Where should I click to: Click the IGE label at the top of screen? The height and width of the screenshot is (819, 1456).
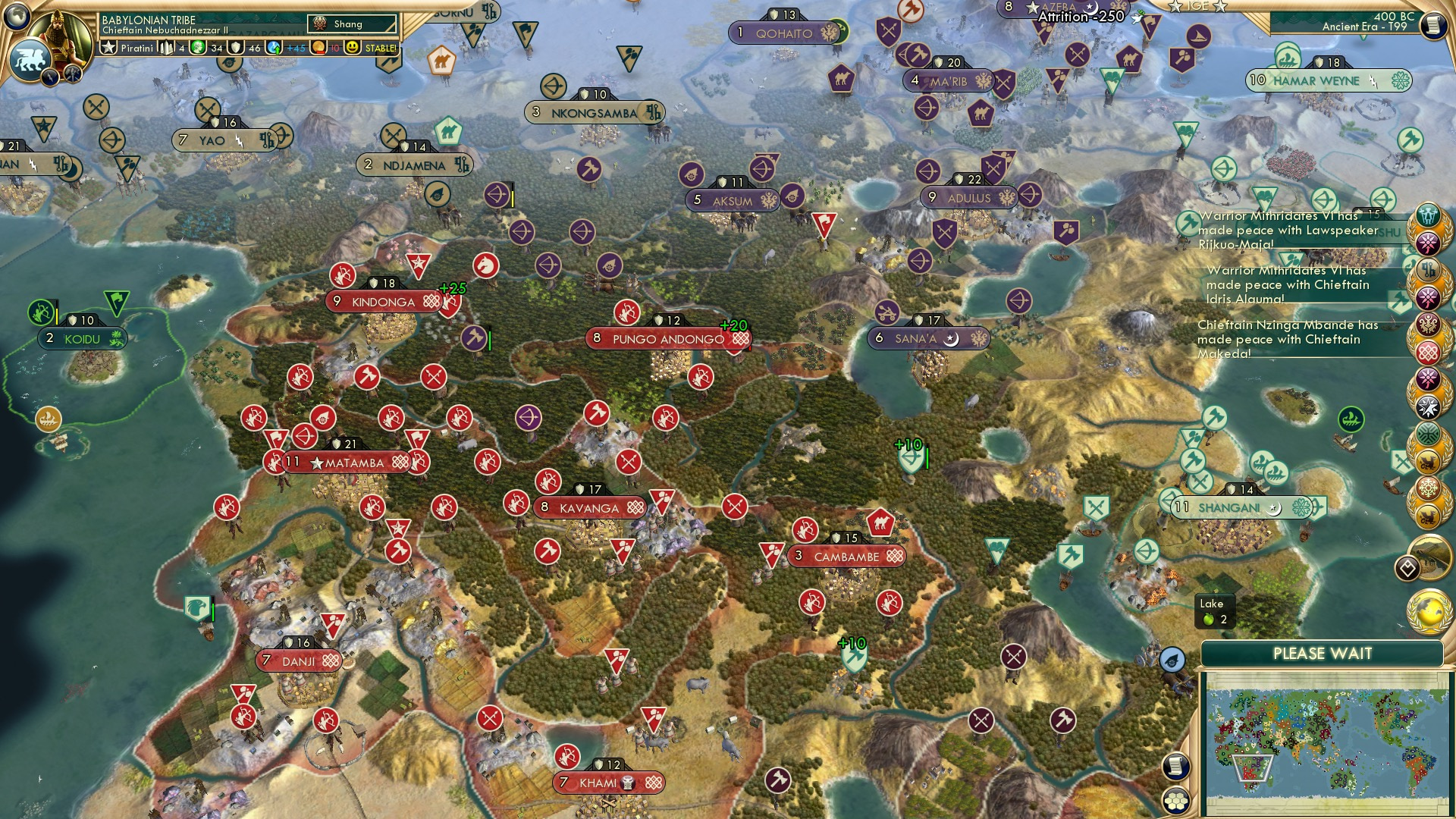click(1198, 7)
